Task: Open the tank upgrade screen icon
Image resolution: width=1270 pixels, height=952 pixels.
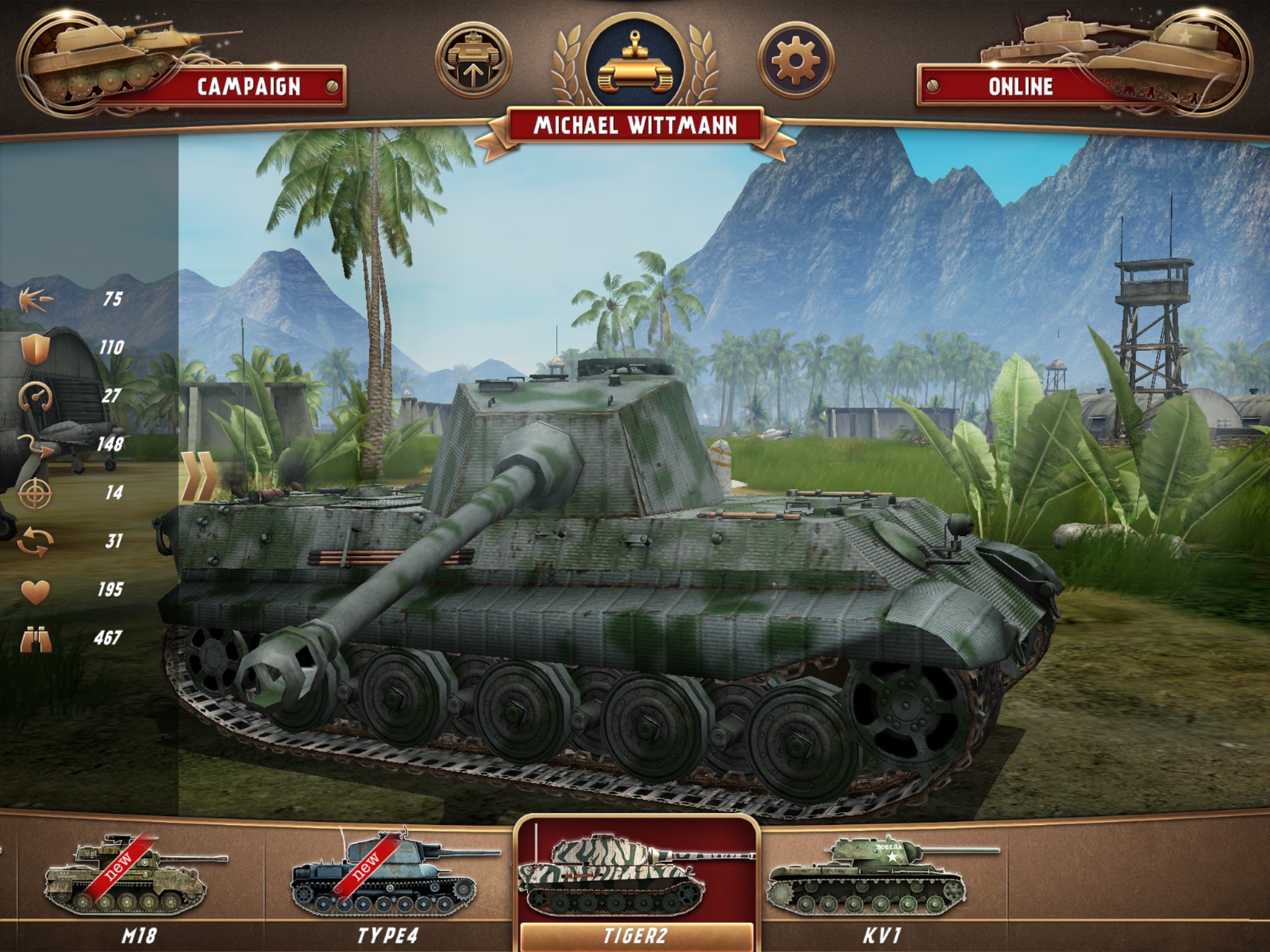Action: tap(475, 59)
